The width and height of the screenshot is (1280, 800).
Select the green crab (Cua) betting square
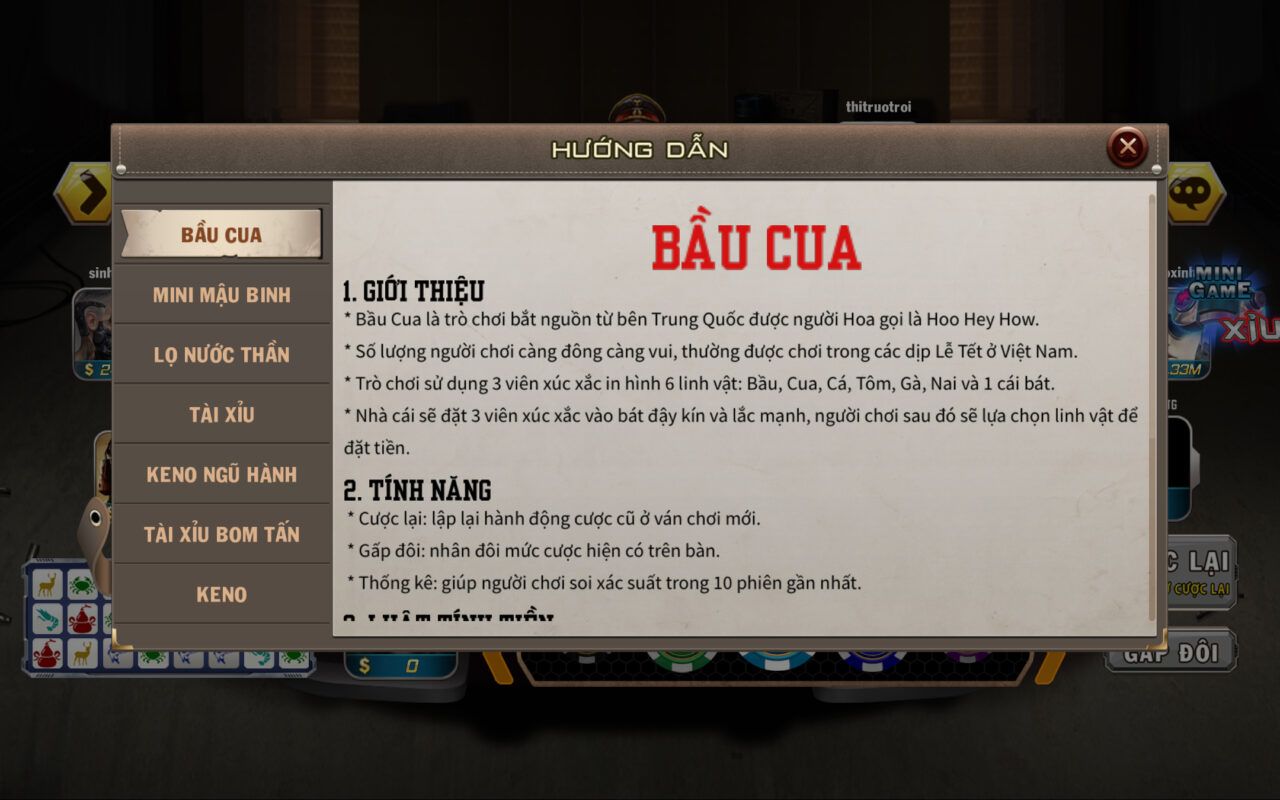coord(82,586)
